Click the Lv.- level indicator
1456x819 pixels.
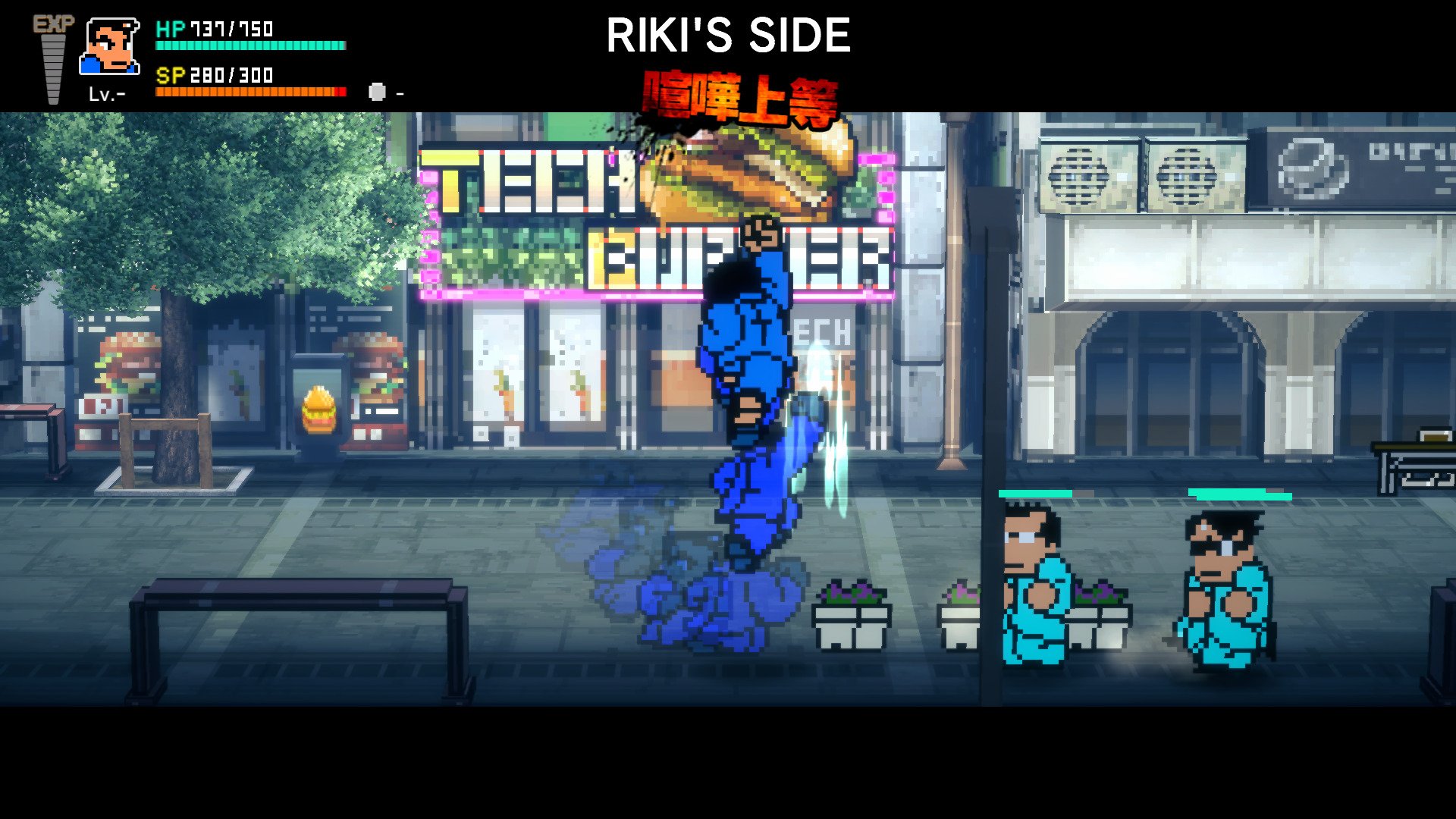pos(108,93)
